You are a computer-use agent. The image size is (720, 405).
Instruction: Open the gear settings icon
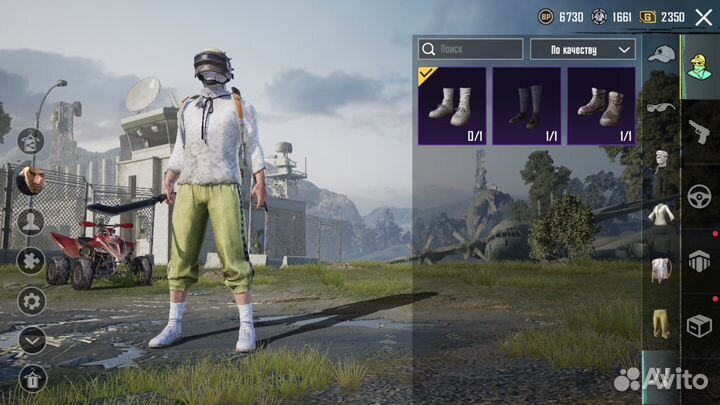[x=31, y=300]
